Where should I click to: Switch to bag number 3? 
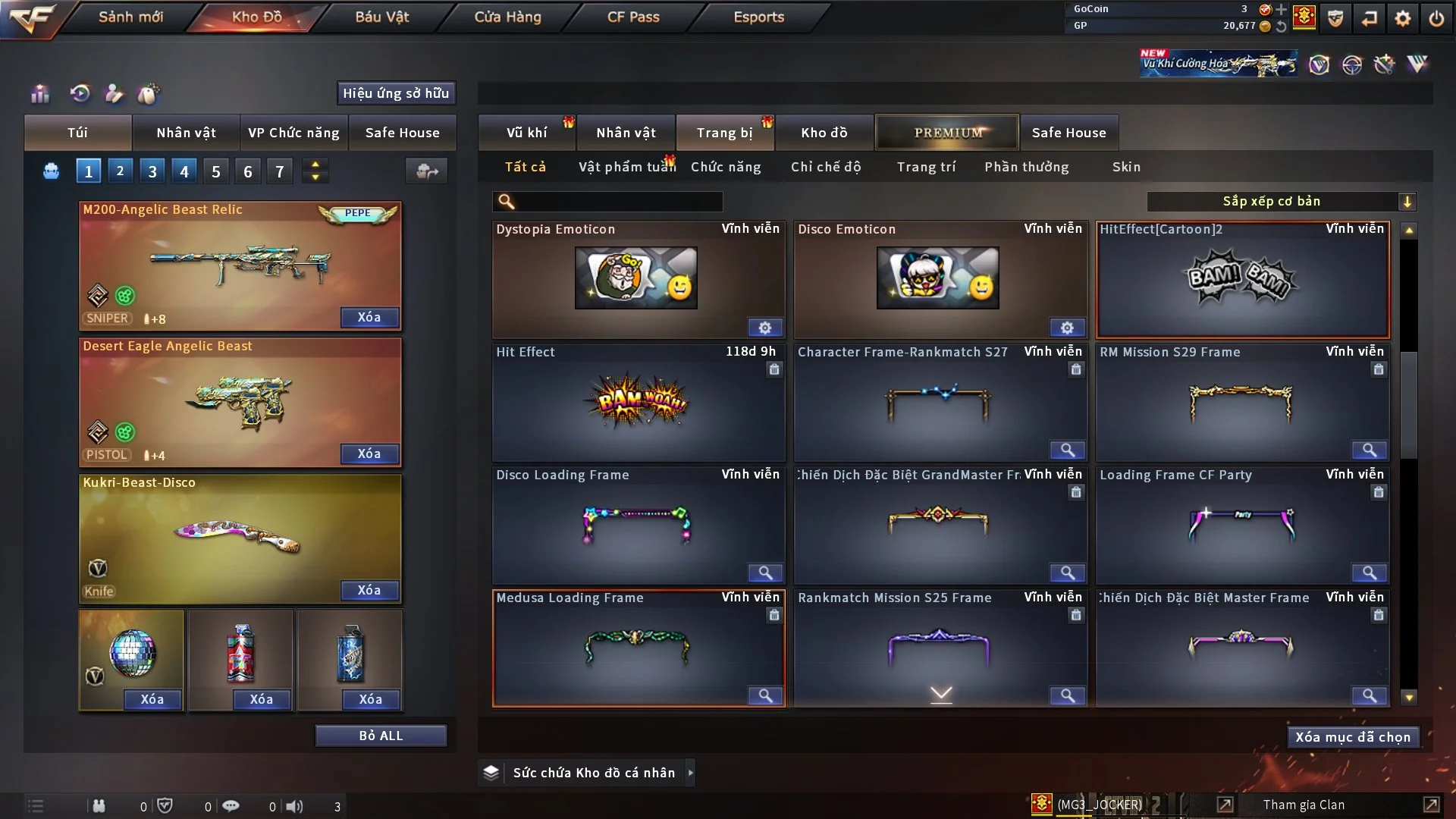pos(152,171)
